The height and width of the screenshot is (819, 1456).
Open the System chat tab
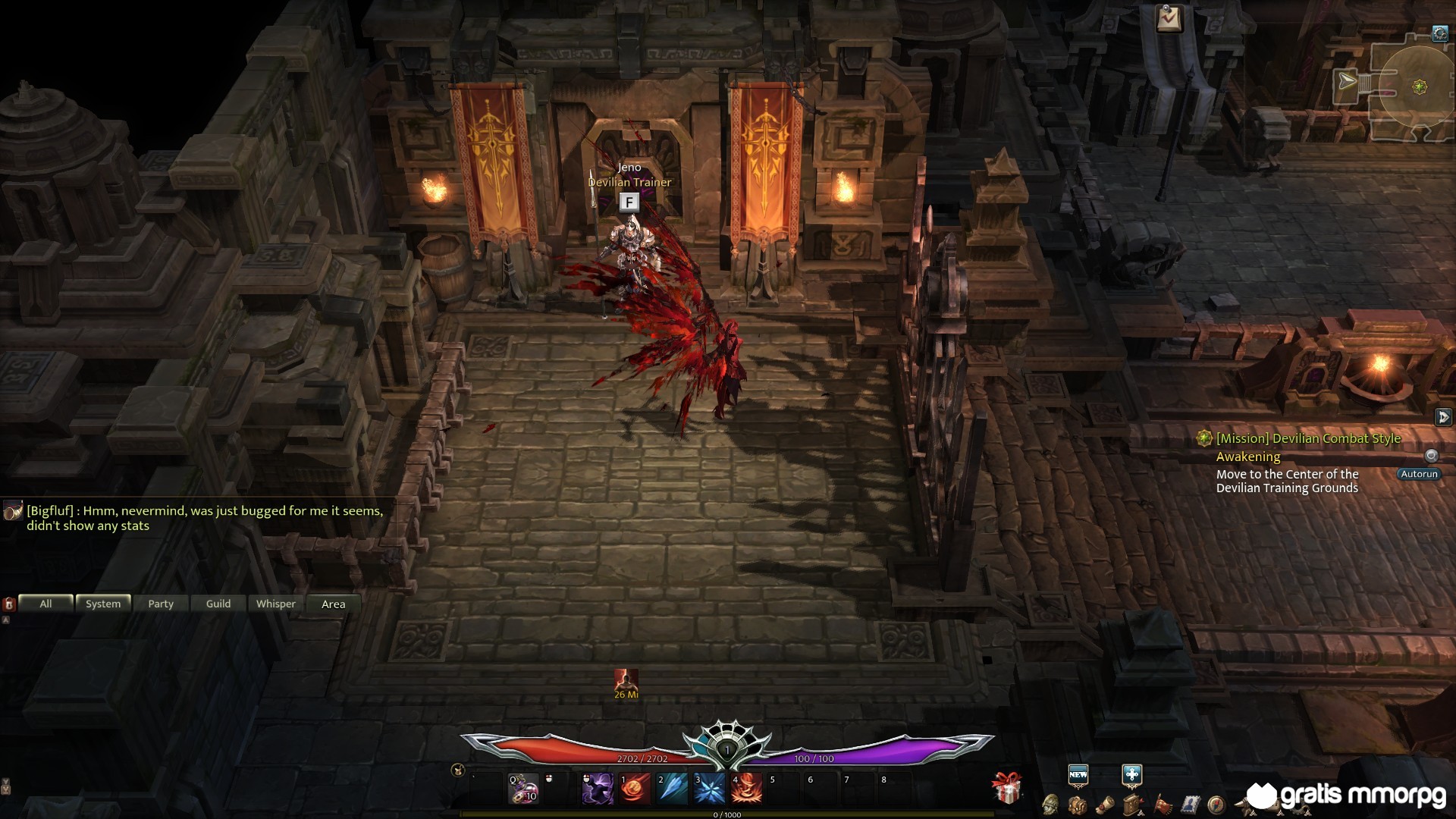pos(103,604)
